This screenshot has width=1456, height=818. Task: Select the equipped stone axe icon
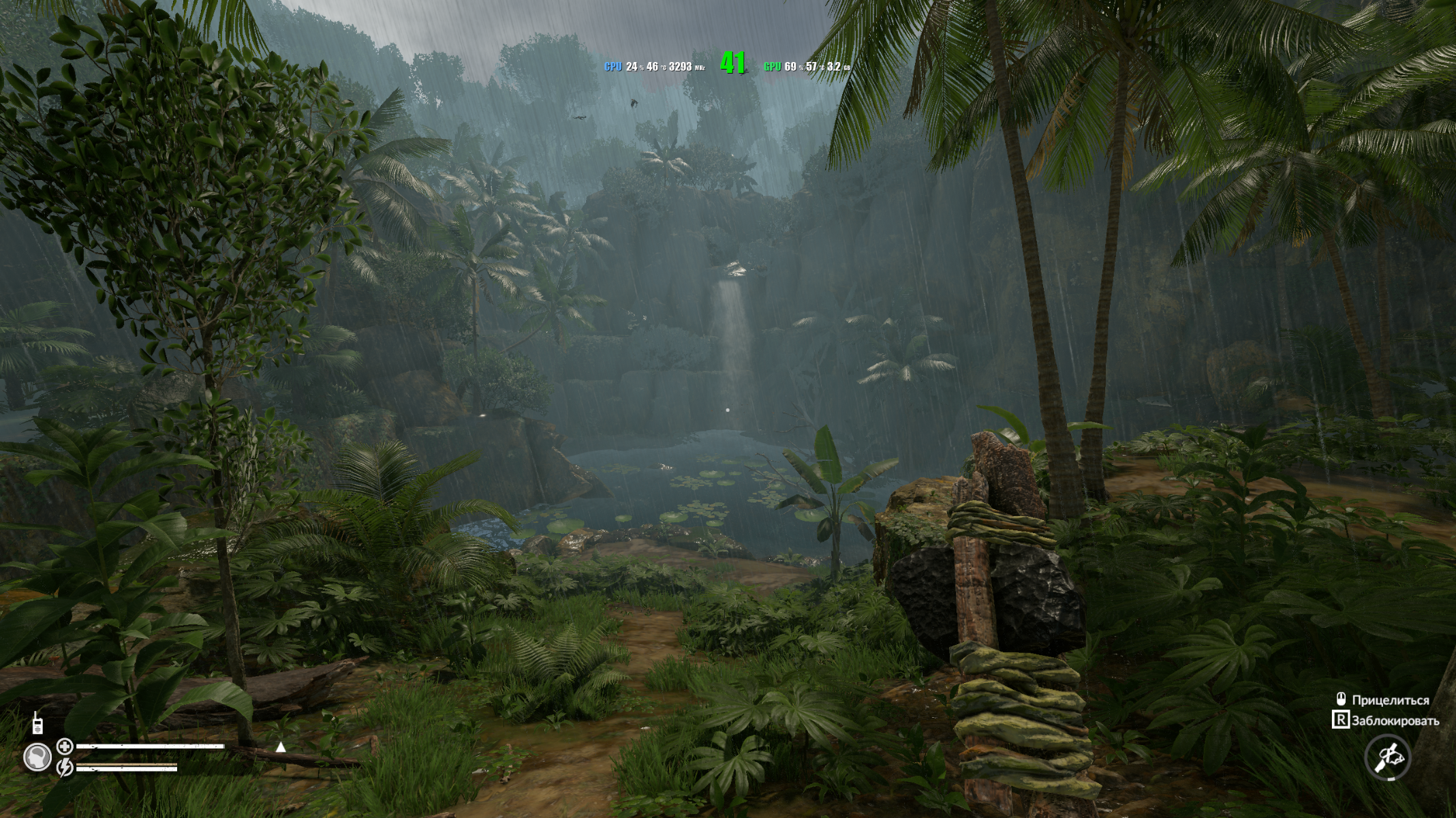click(1387, 757)
